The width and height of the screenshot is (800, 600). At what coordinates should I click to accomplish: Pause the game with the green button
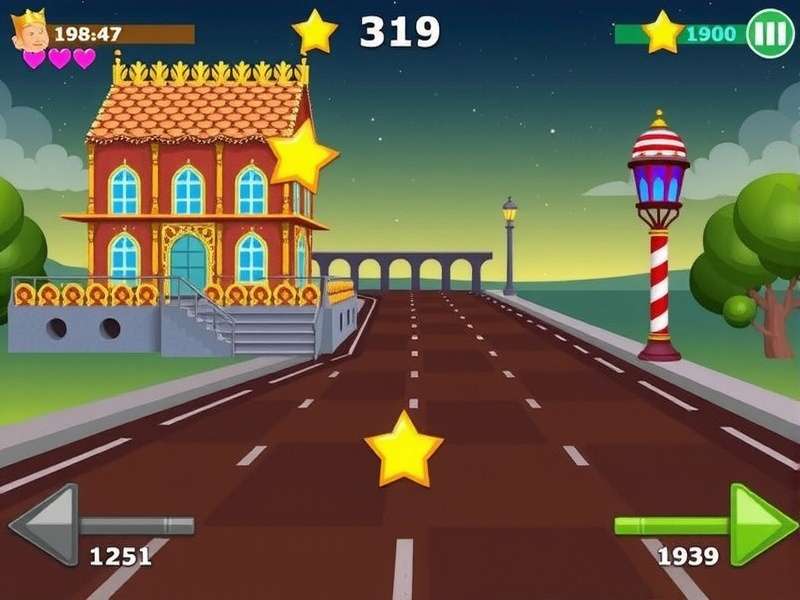(770, 33)
